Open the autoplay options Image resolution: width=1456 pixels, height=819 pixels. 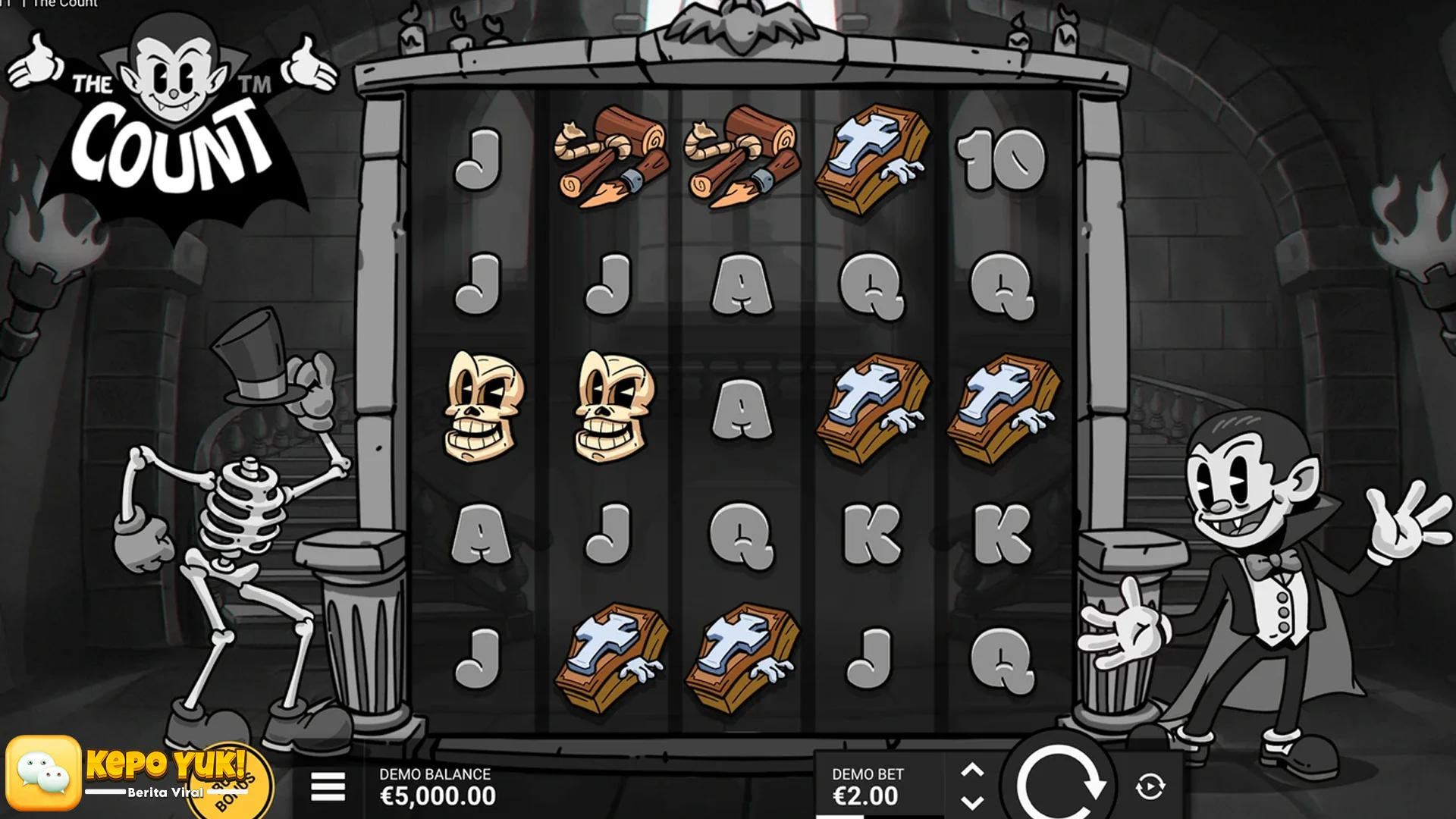pyautogui.click(x=1150, y=786)
